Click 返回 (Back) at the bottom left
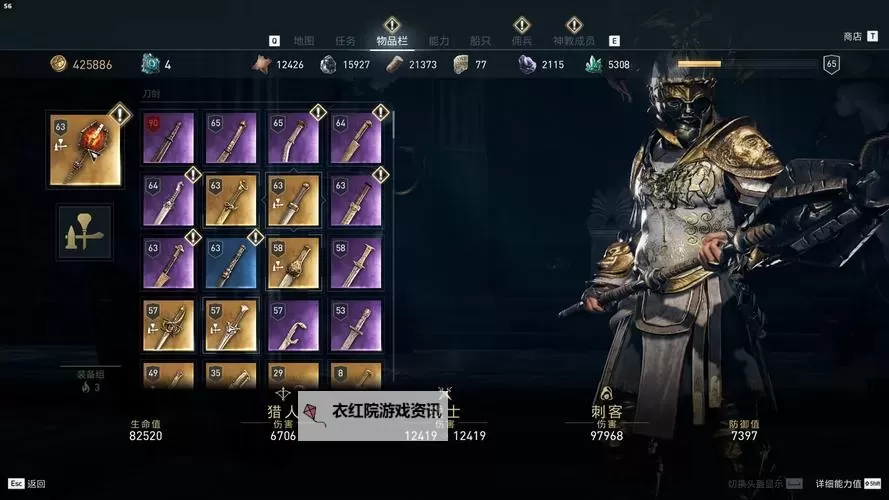This screenshot has width=889, height=500. pyautogui.click(x=29, y=484)
